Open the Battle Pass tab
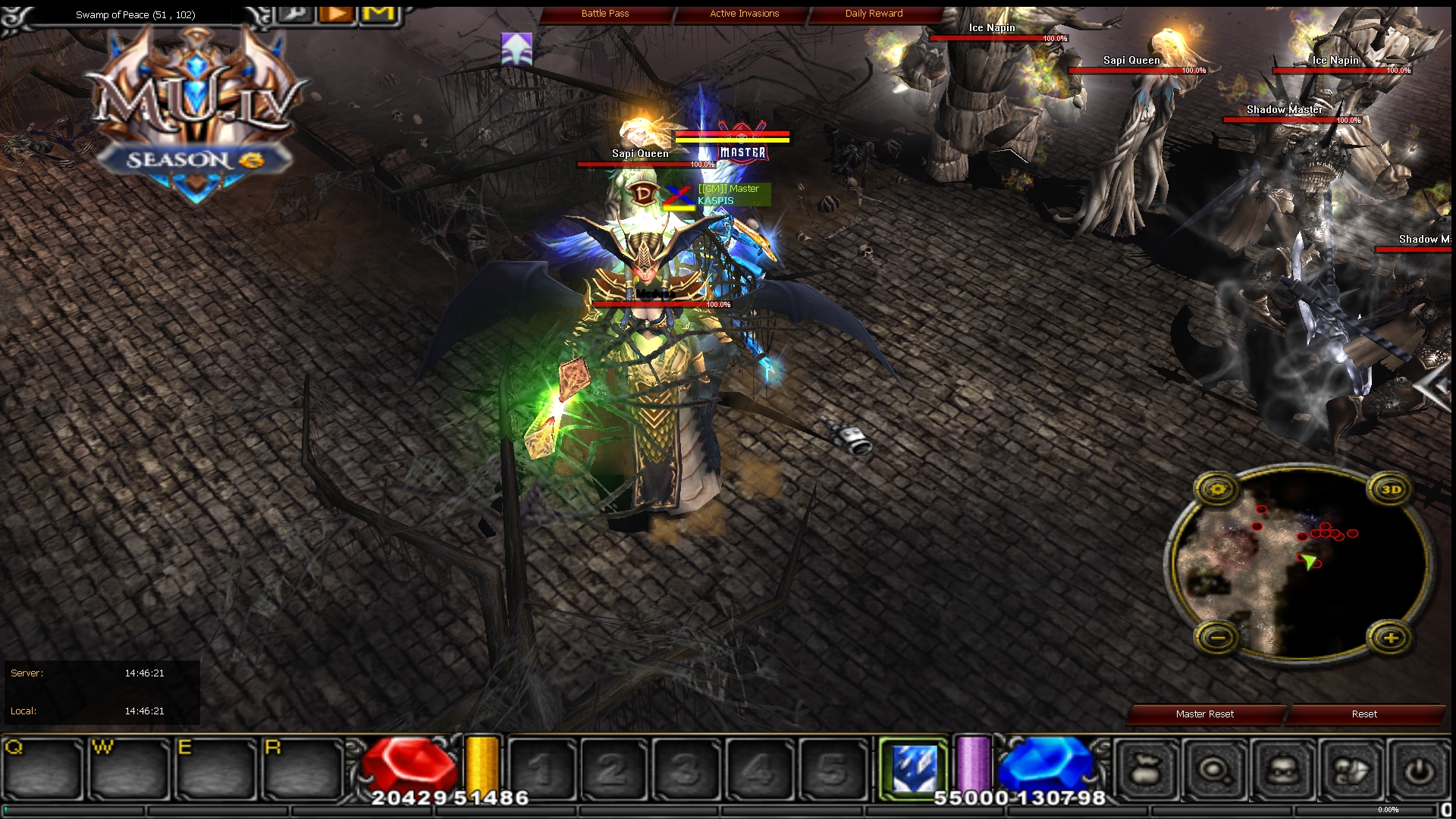 [606, 13]
